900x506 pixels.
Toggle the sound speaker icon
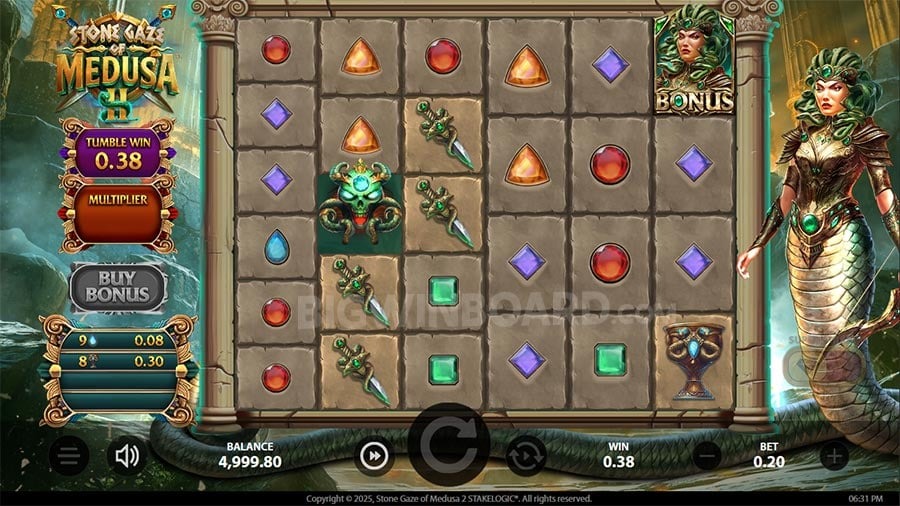coord(127,457)
